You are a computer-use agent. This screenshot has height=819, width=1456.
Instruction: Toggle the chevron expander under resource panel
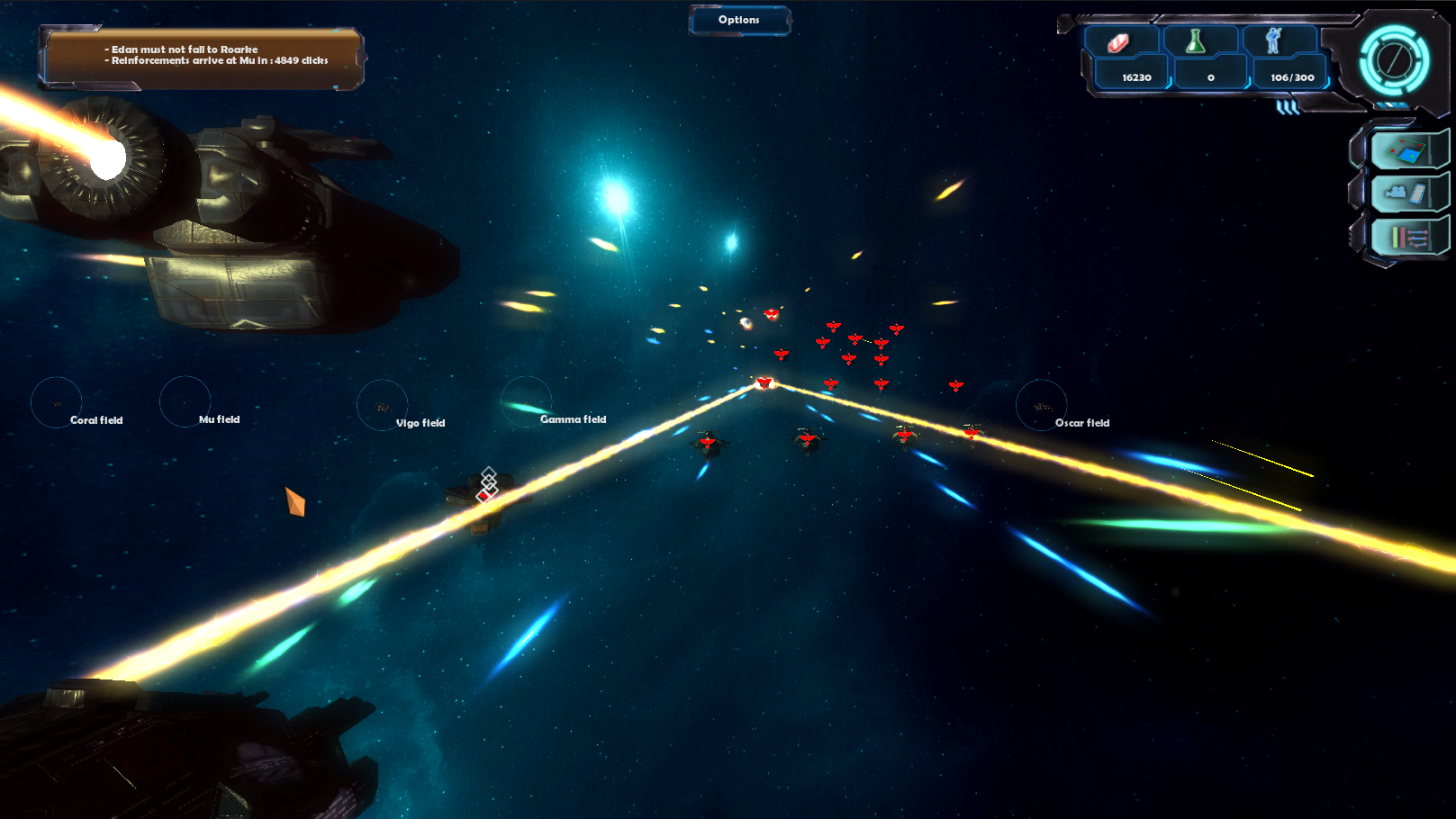(x=1288, y=108)
